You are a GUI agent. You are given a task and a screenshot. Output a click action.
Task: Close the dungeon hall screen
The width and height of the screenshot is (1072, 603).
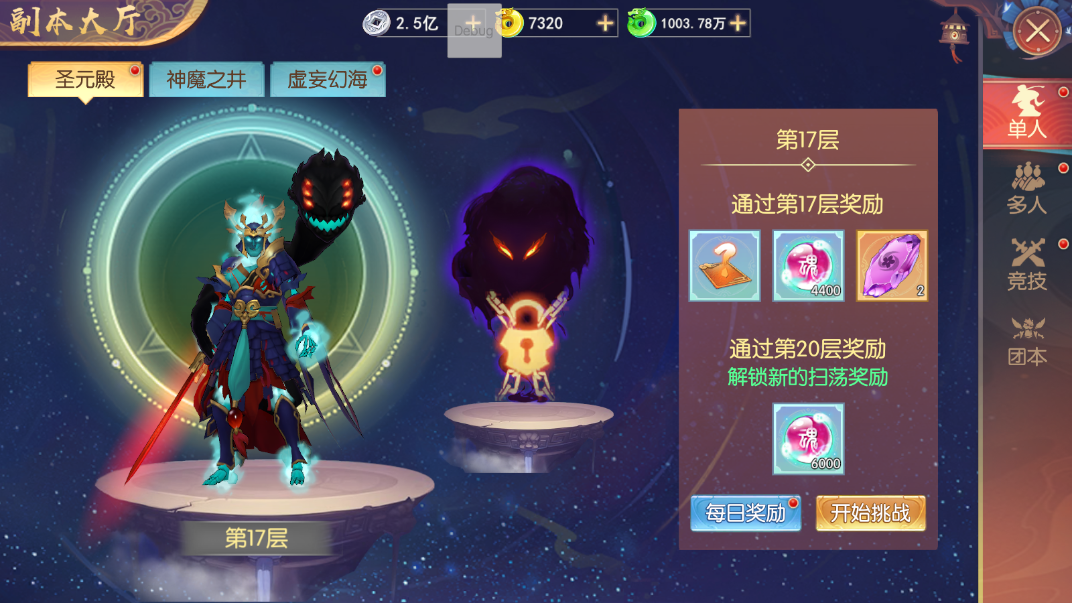(x=1037, y=31)
